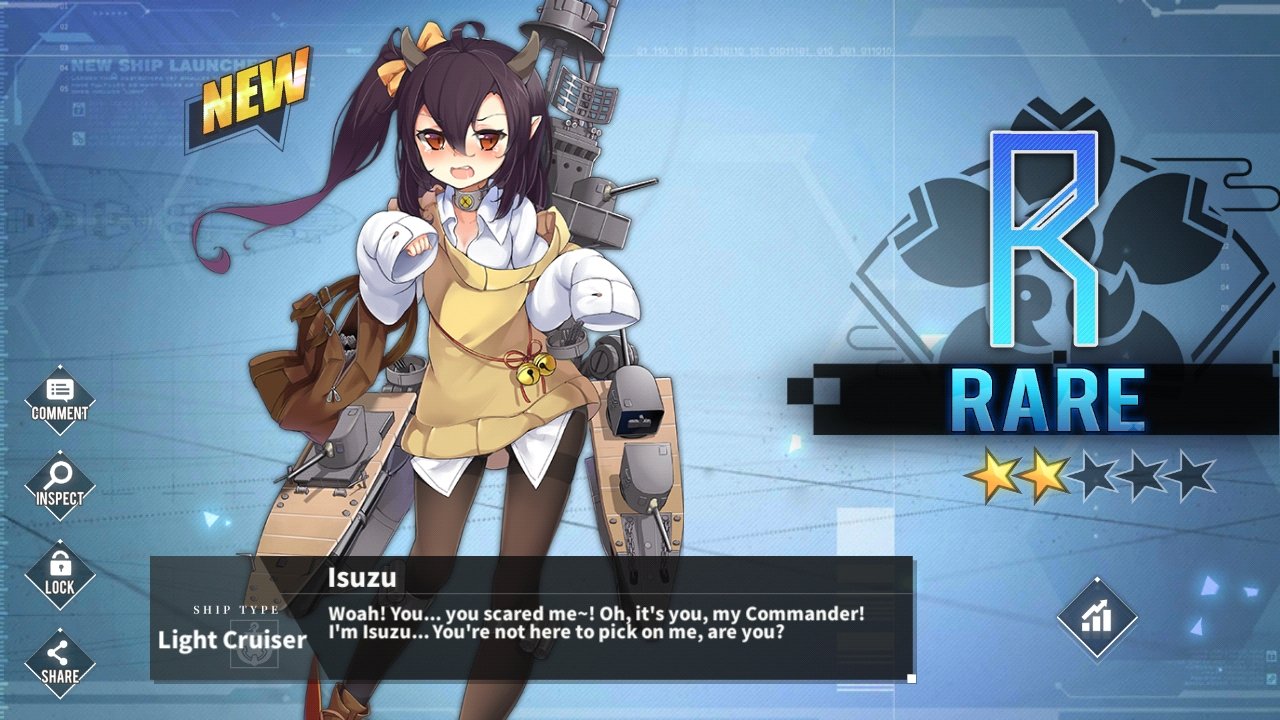Lock the newly obtained ship
Viewport: 1280px width, 720px height.
59,574
